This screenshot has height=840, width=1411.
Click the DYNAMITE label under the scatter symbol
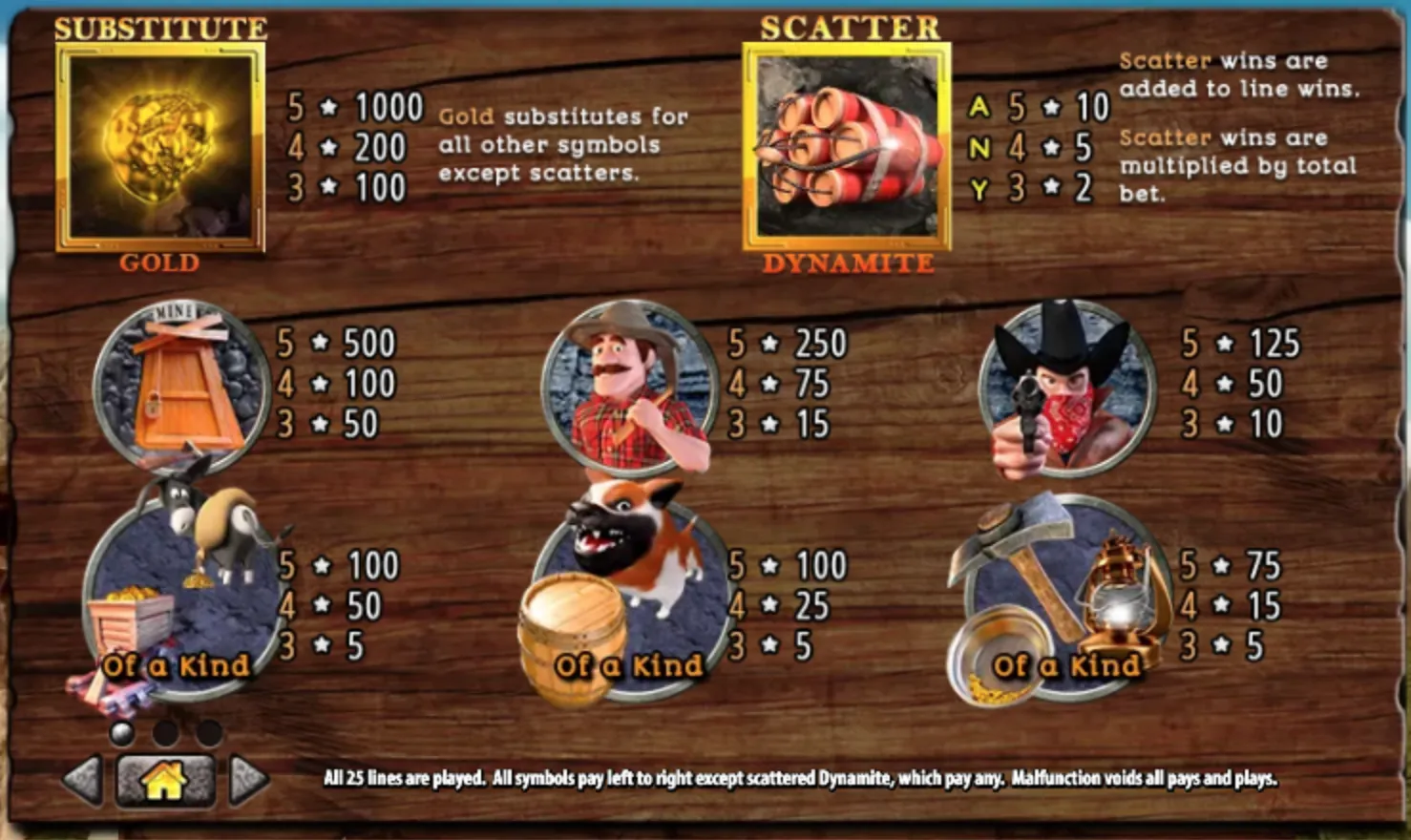tap(848, 261)
